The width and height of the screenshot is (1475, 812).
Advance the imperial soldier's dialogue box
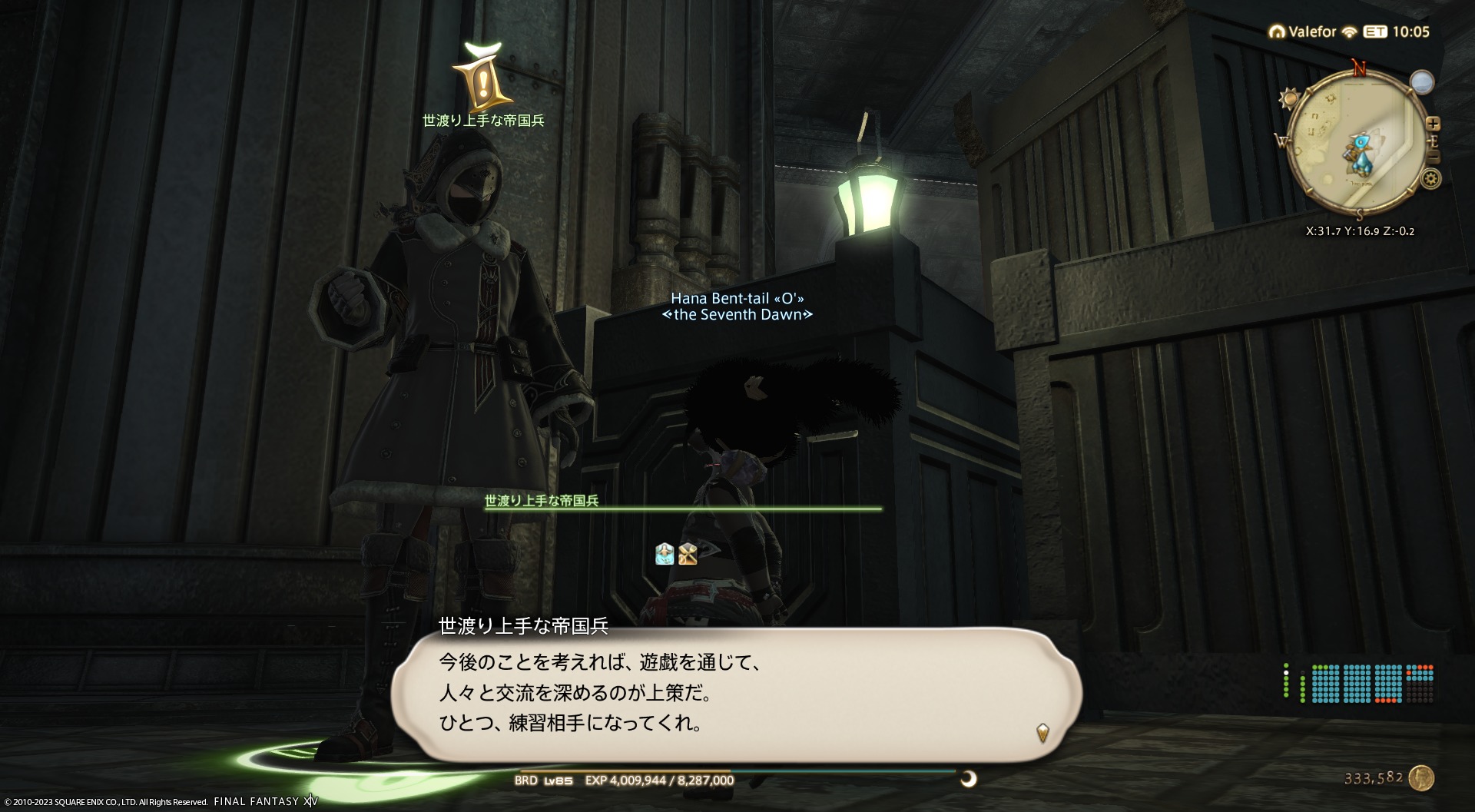click(x=1042, y=732)
